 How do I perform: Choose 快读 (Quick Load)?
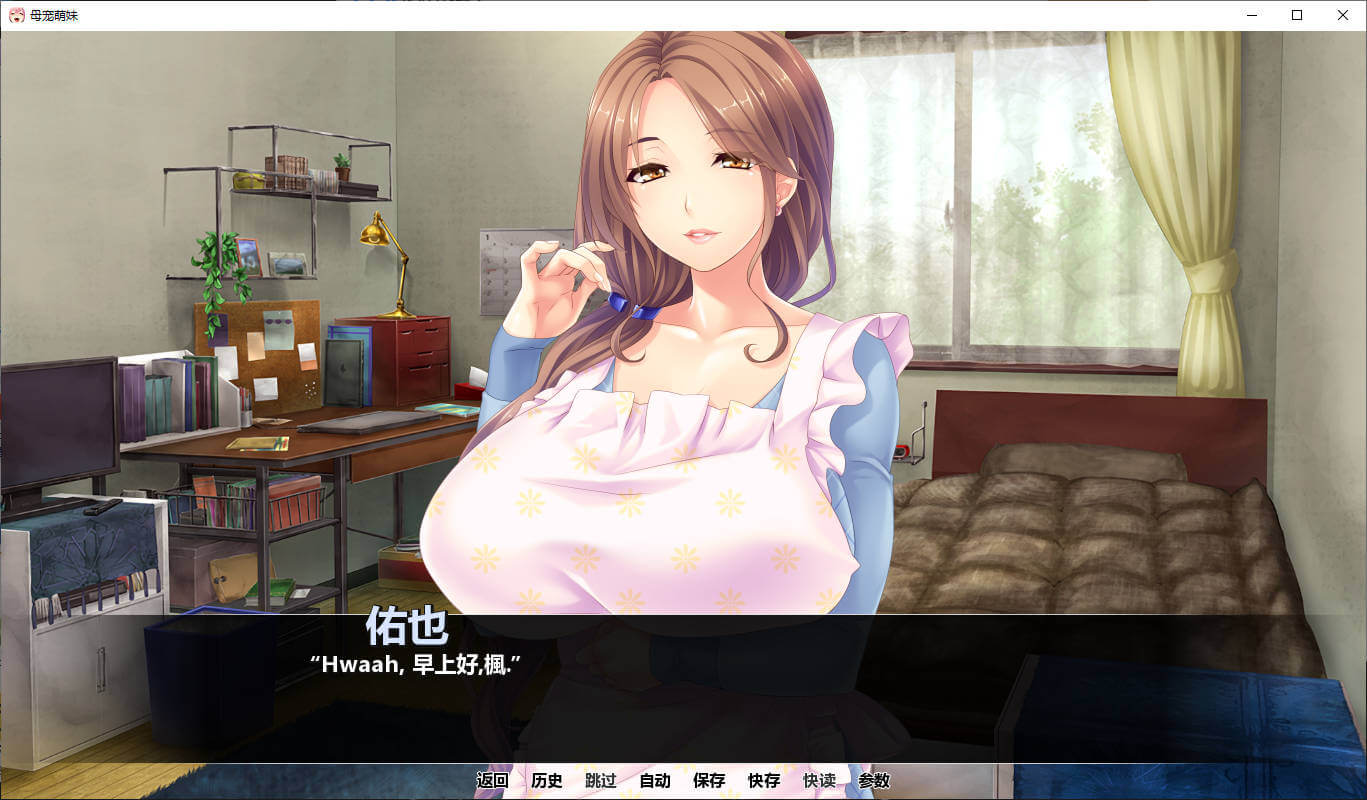click(819, 781)
